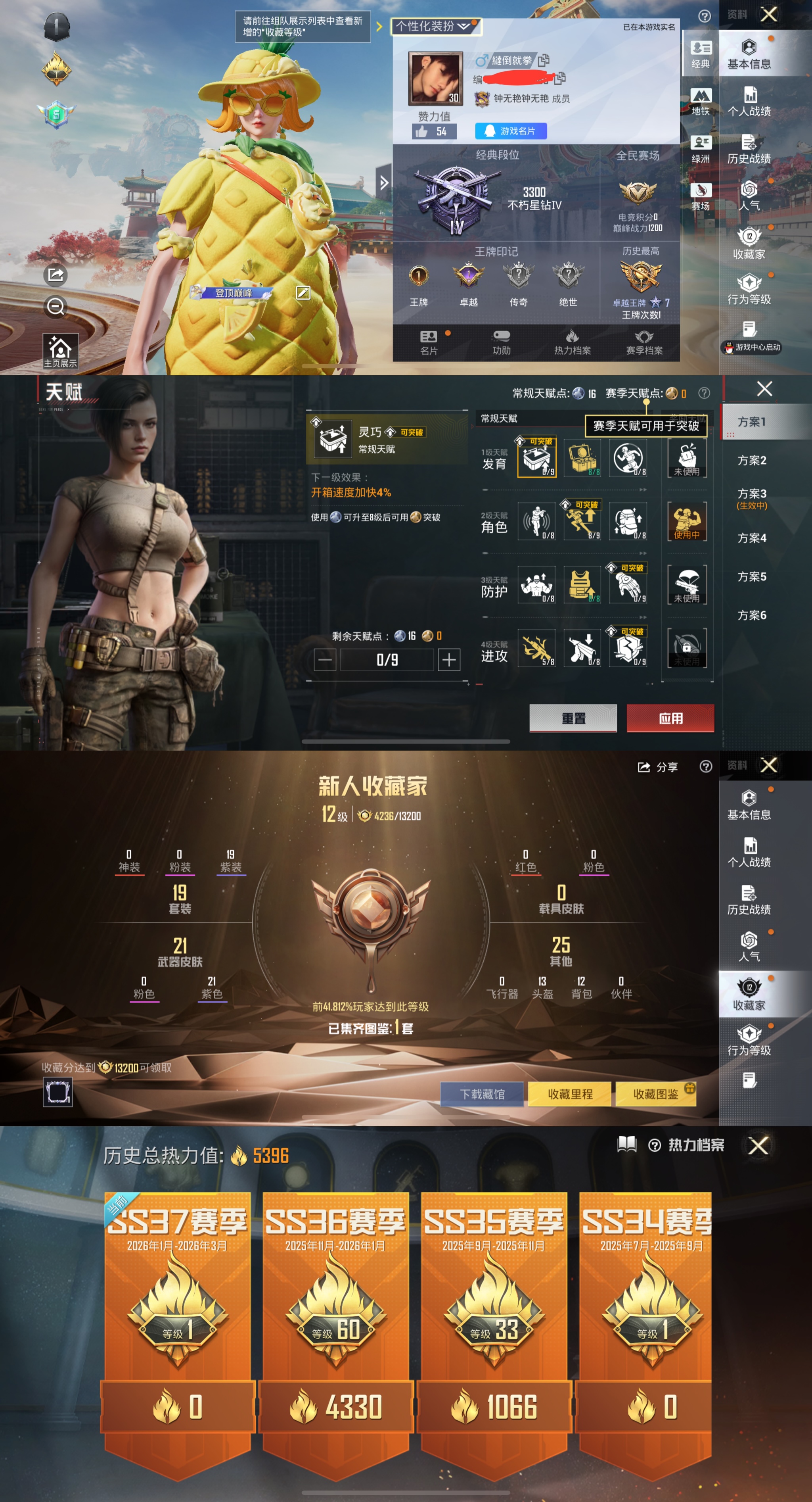Tap the blue 游戏名片 button
Screen dimensions: 812x1502
pos(511,131)
